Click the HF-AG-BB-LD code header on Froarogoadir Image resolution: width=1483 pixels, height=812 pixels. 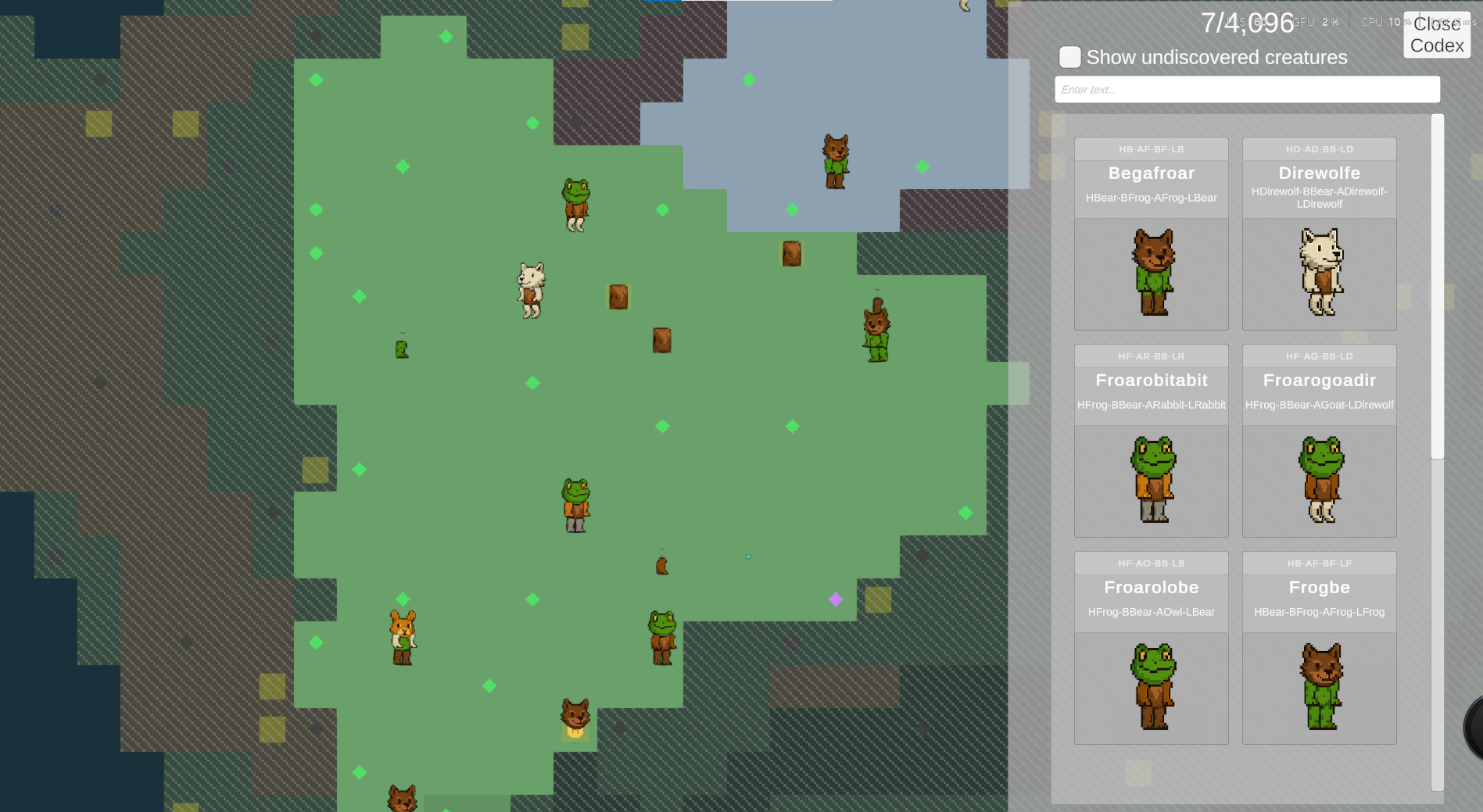1319,356
